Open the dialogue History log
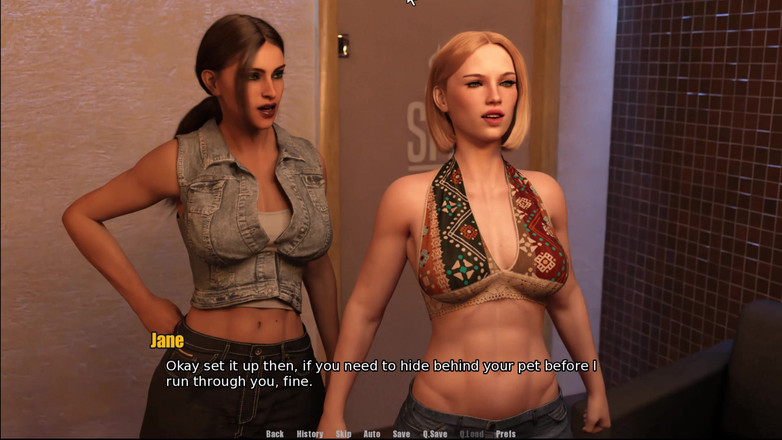 coord(310,434)
